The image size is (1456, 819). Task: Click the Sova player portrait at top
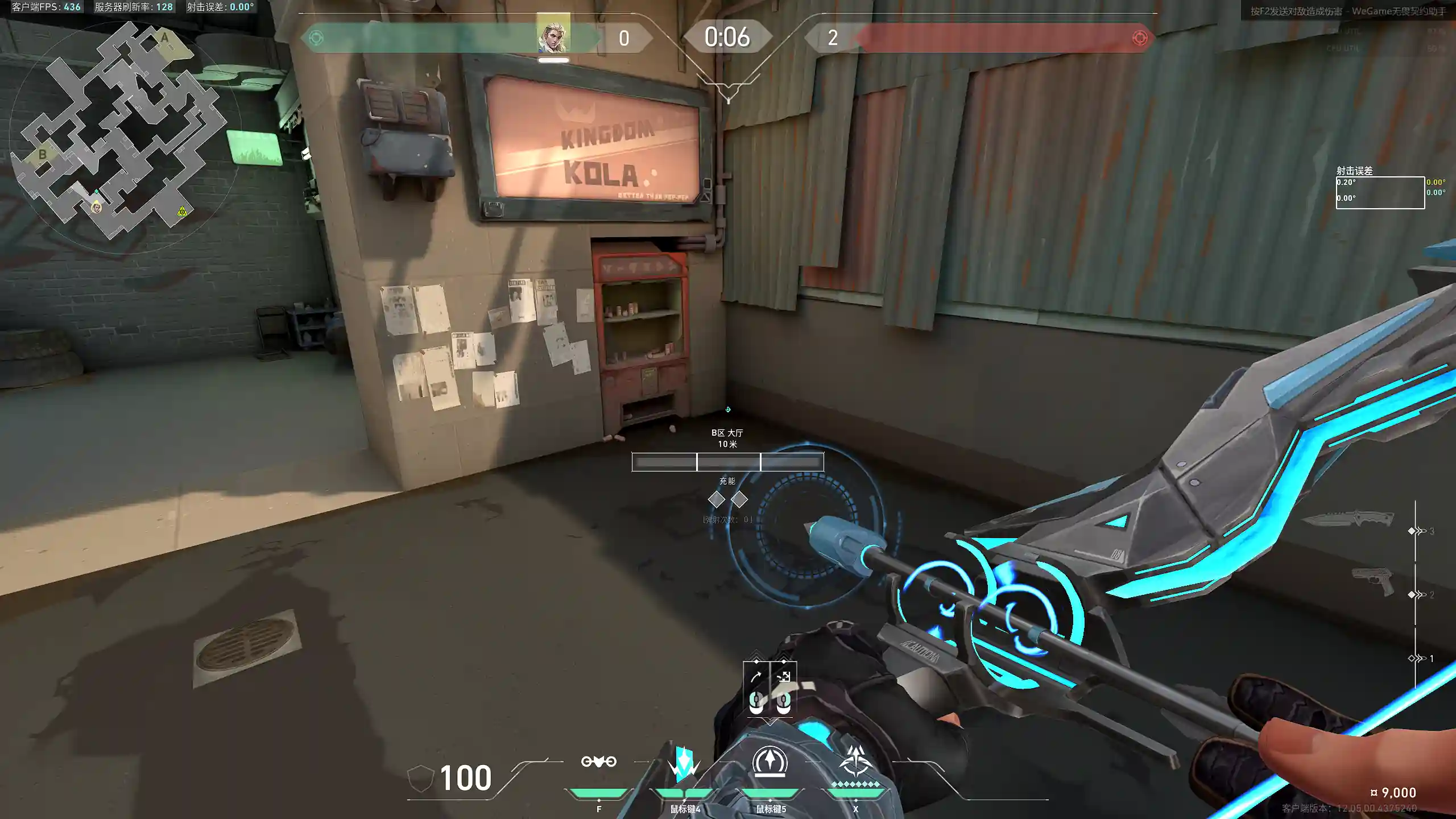(553, 34)
